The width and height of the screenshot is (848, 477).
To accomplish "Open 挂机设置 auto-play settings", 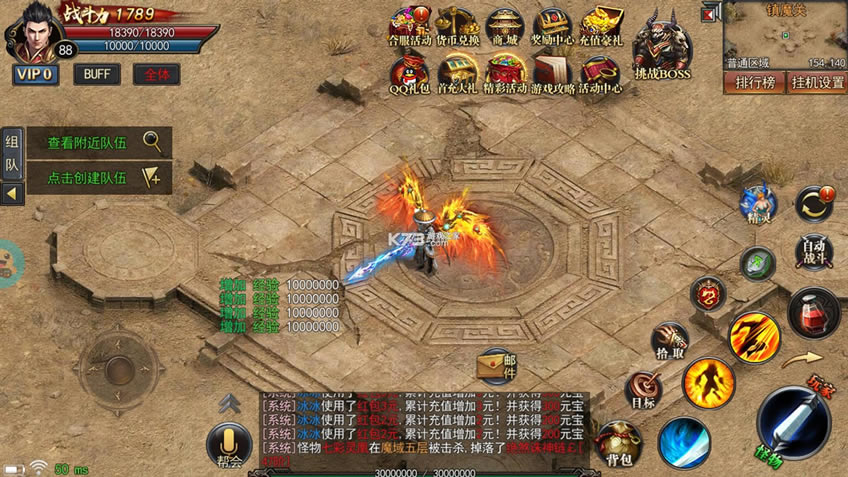I will click(x=817, y=82).
